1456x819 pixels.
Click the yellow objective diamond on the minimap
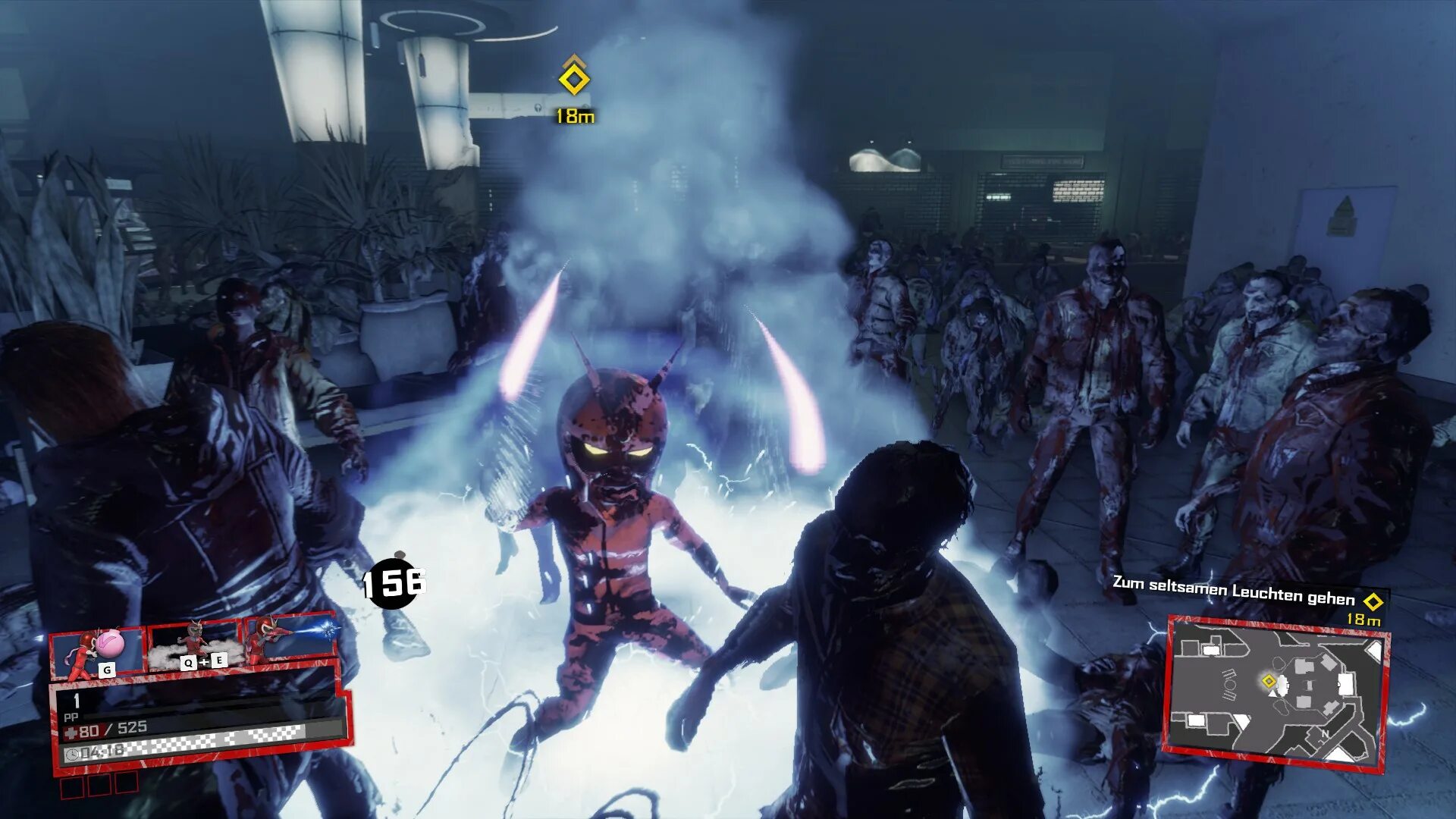(x=1269, y=681)
